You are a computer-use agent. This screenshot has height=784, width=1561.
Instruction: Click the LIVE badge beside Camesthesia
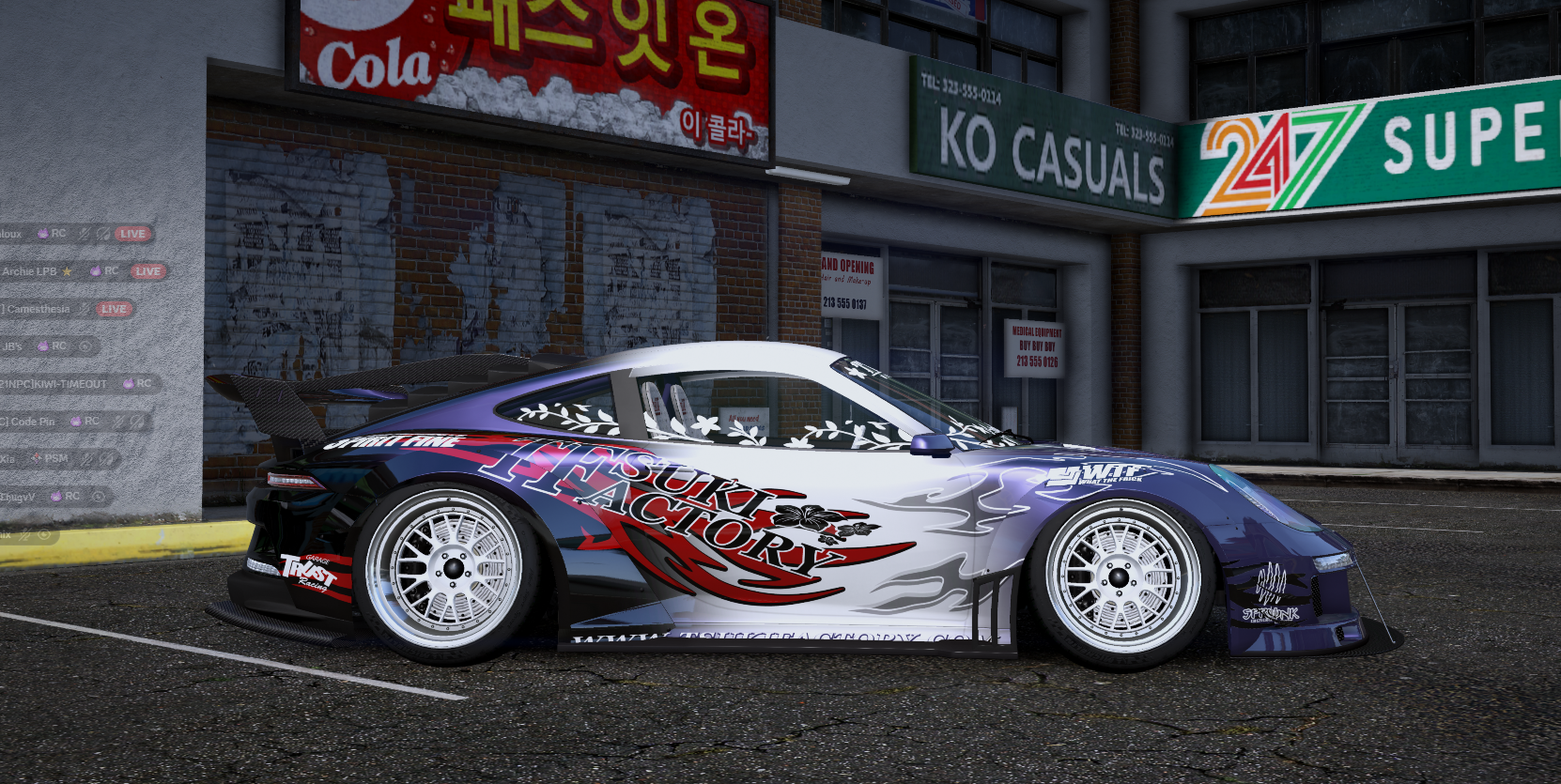115,308
